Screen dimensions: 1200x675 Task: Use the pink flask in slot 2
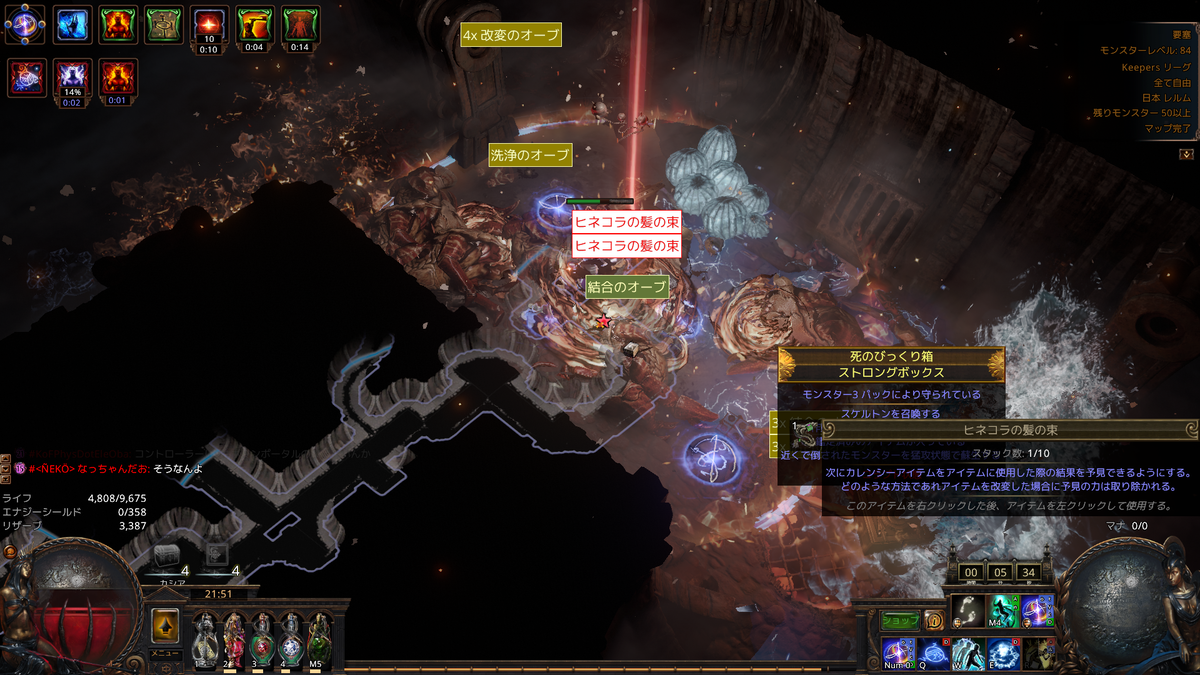tap(231, 637)
